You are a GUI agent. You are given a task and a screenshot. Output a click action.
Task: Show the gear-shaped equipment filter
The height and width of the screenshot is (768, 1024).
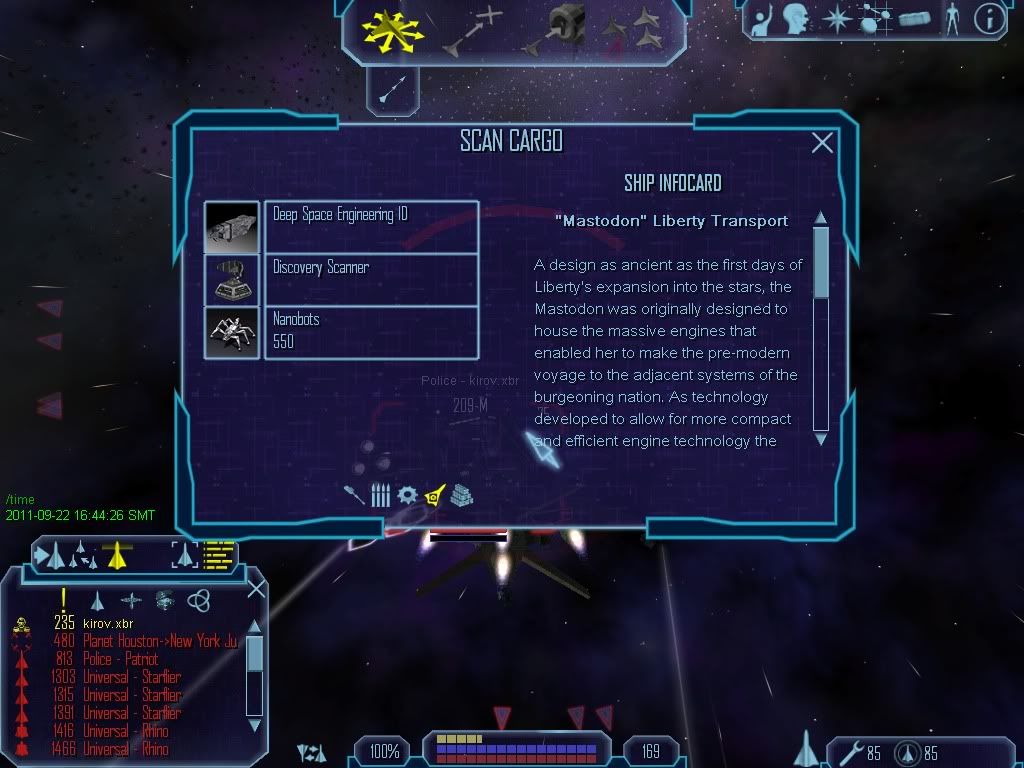[407, 495]
